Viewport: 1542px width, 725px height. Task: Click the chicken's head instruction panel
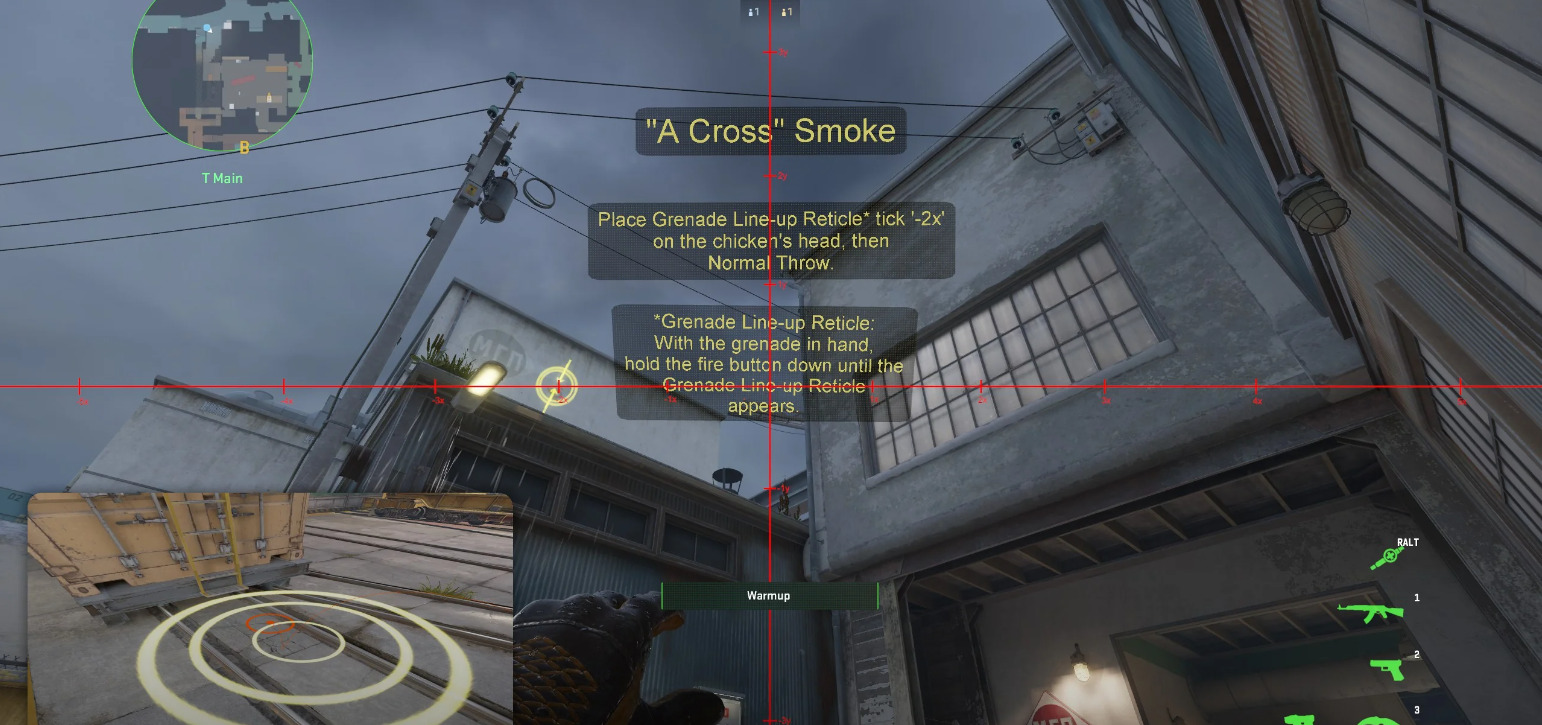click(x=770, y=240)
